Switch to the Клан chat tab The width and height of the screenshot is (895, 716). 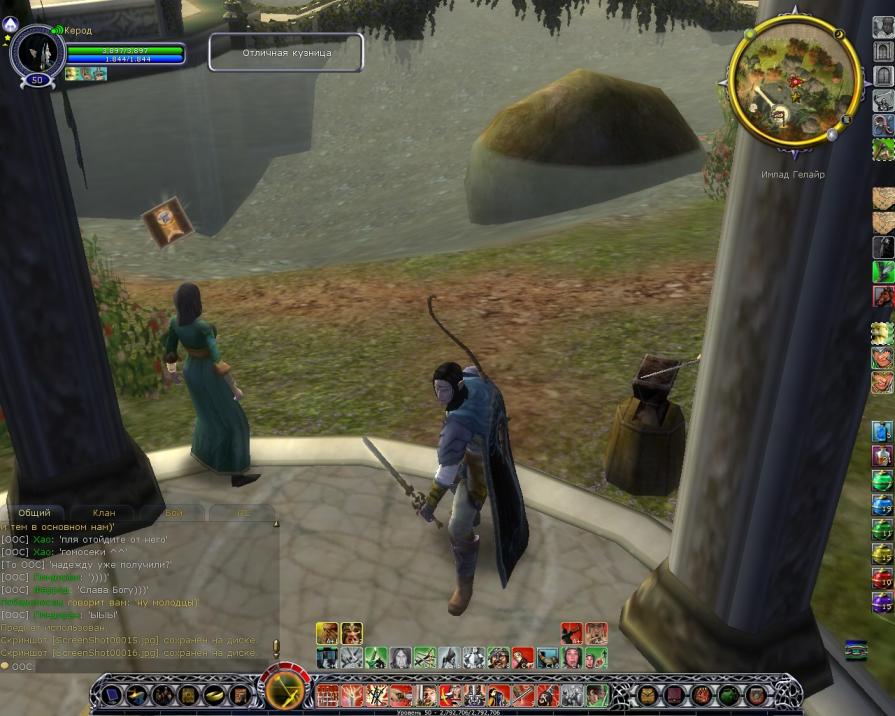pyautogui.click(x=104, y=513)
